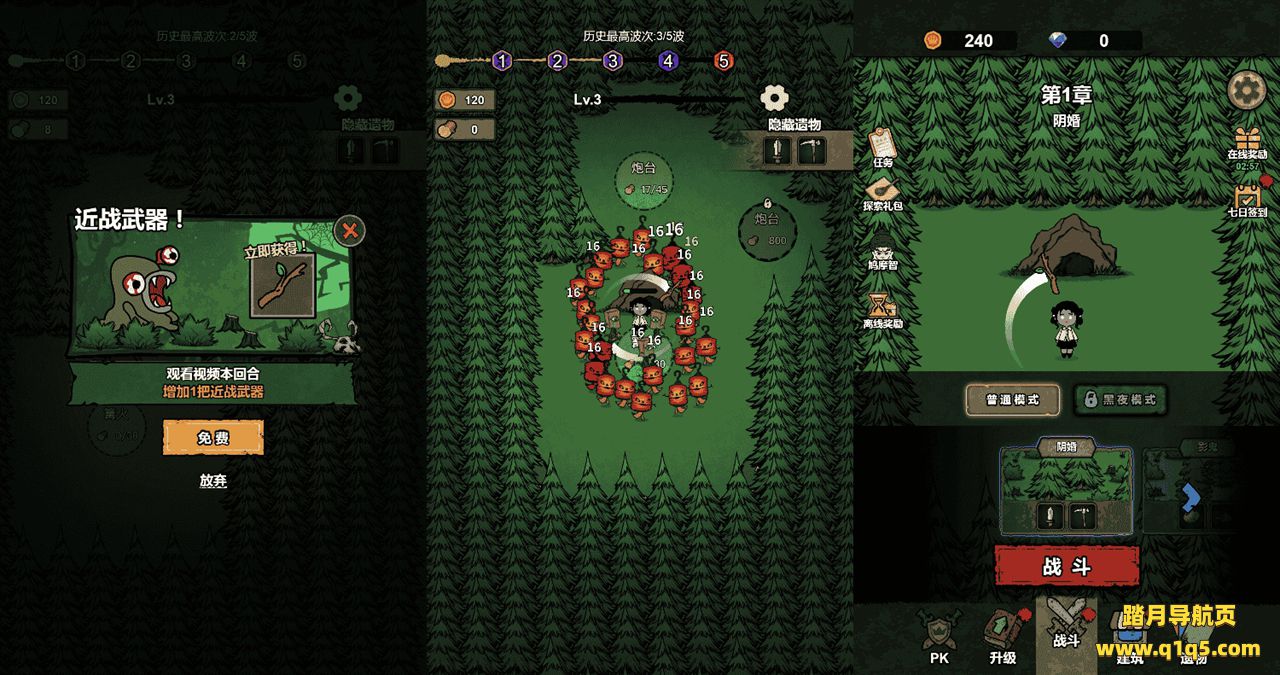
Task: Open the 七日签到 check-in calendar
Action: (x=1247, y=197)
